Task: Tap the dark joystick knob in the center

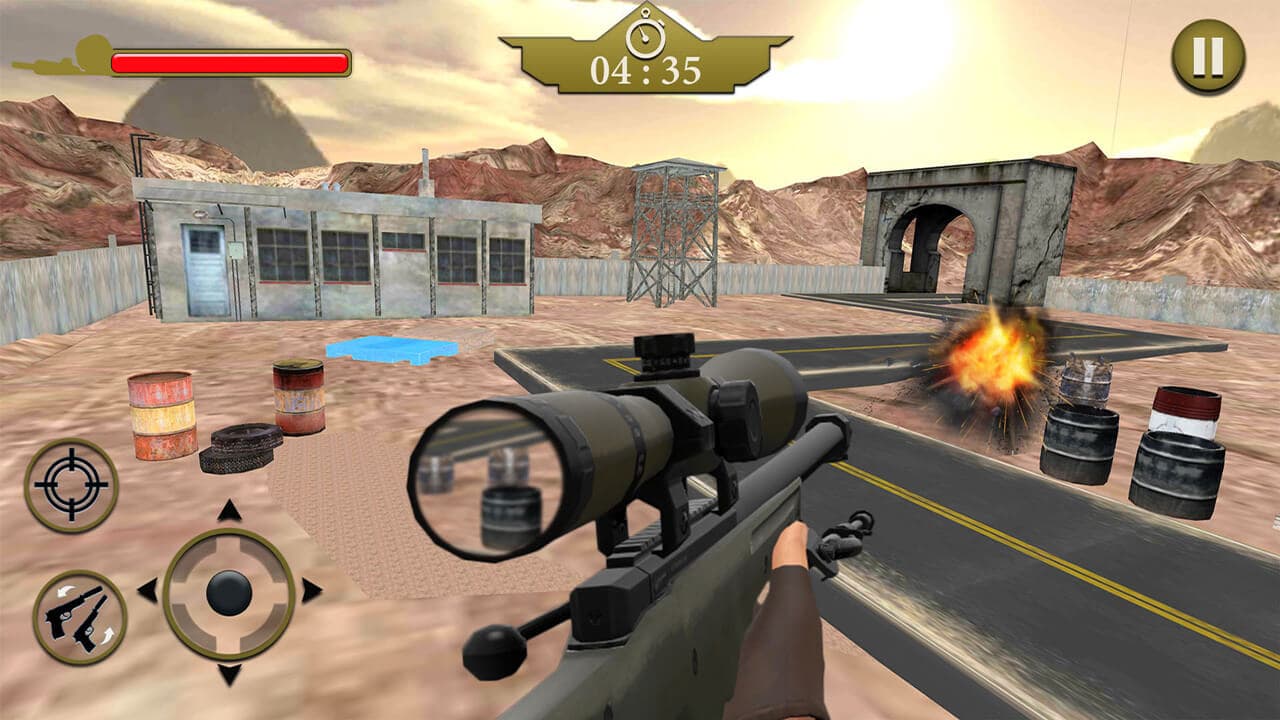Action: coord(228,592)
